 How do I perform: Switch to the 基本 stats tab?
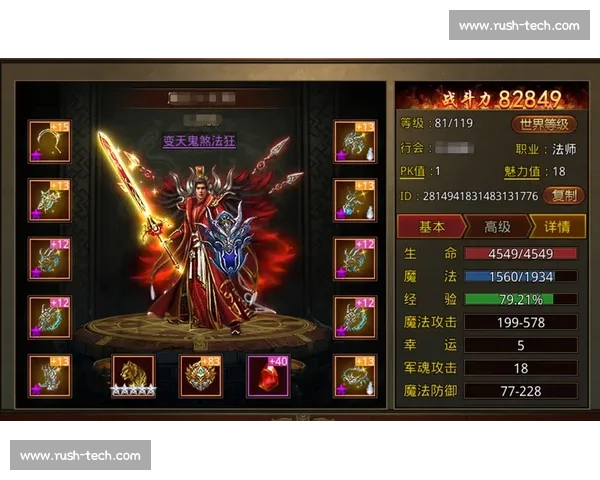432,227
